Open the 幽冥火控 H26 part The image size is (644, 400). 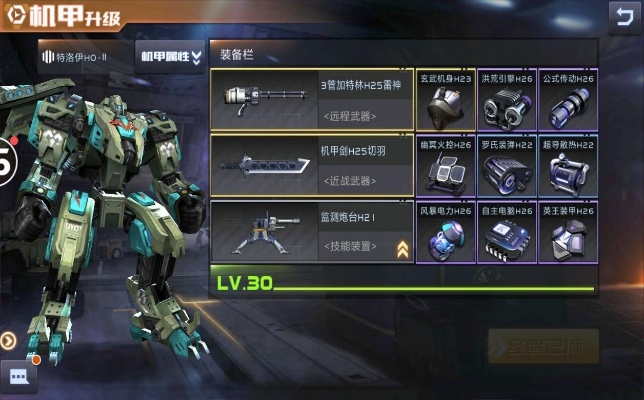[x=445, y=166]
